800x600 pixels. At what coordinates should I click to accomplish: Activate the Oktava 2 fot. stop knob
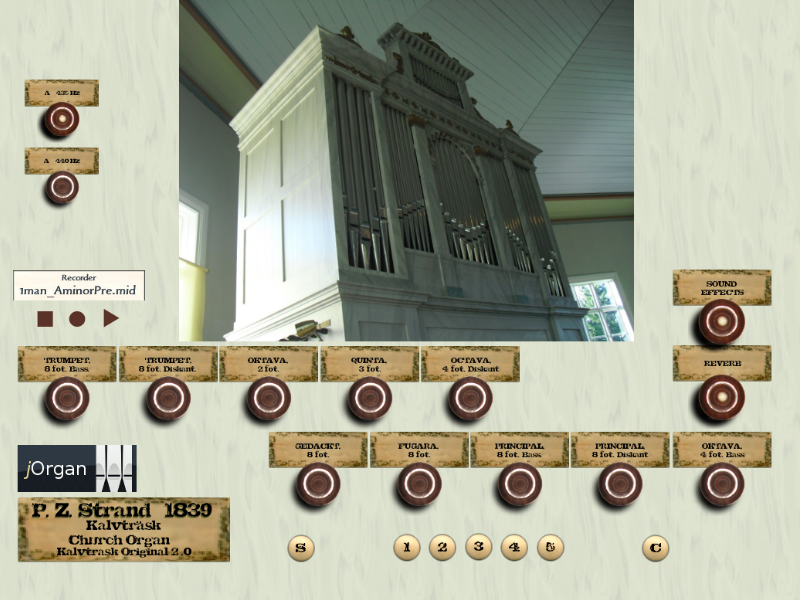click(x=269, y=399)
